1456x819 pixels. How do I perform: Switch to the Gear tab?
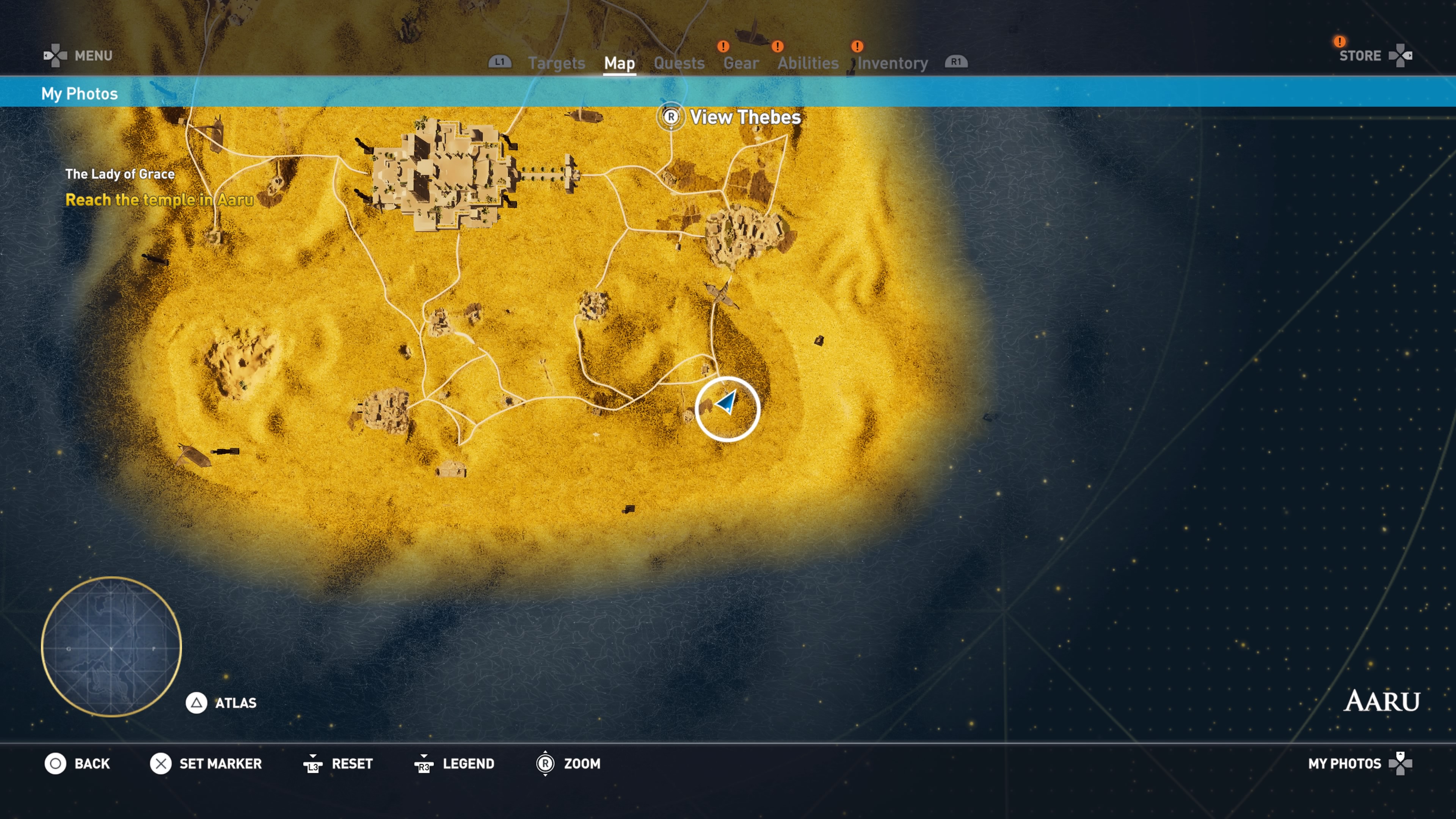pyautogui.click(x=741, y=63)
